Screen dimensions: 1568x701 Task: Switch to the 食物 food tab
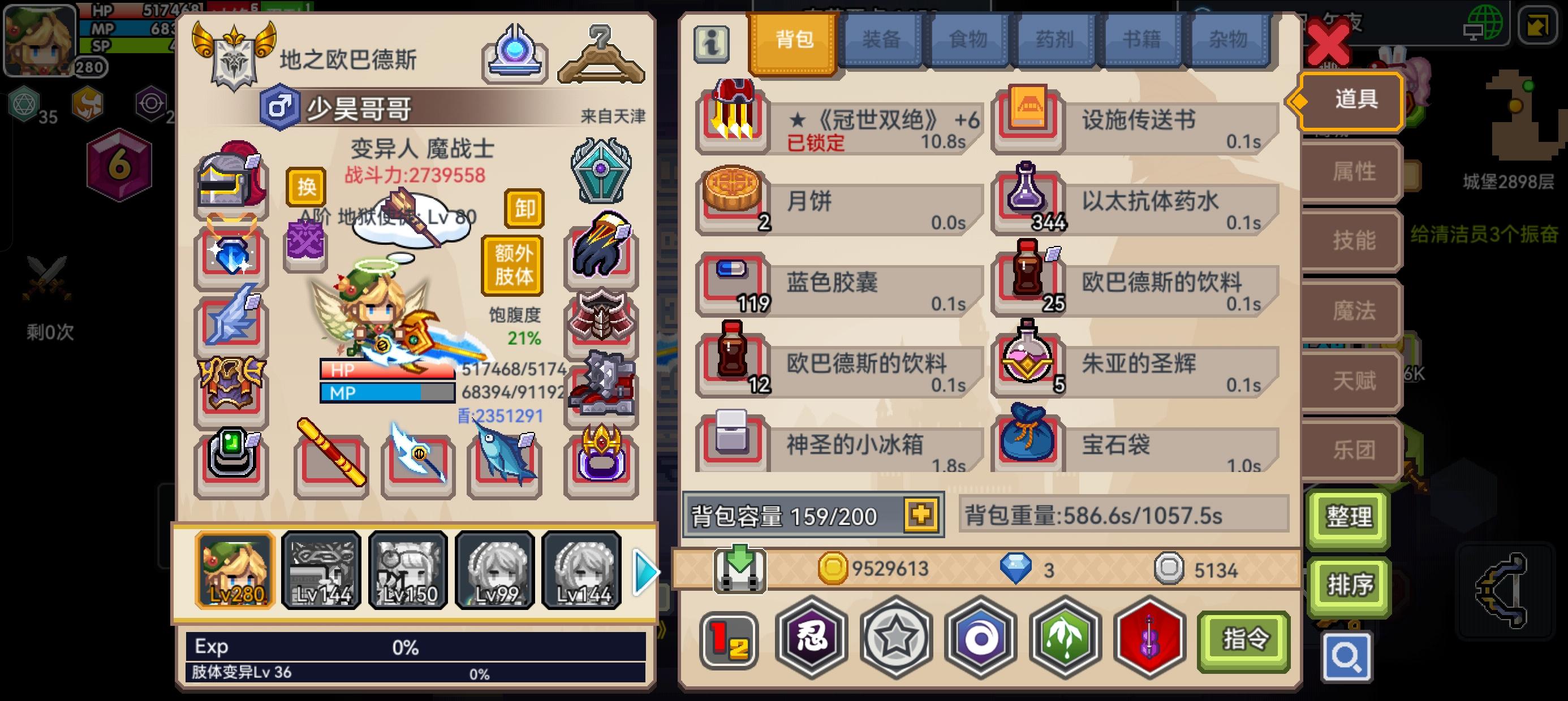coord(968,38)
